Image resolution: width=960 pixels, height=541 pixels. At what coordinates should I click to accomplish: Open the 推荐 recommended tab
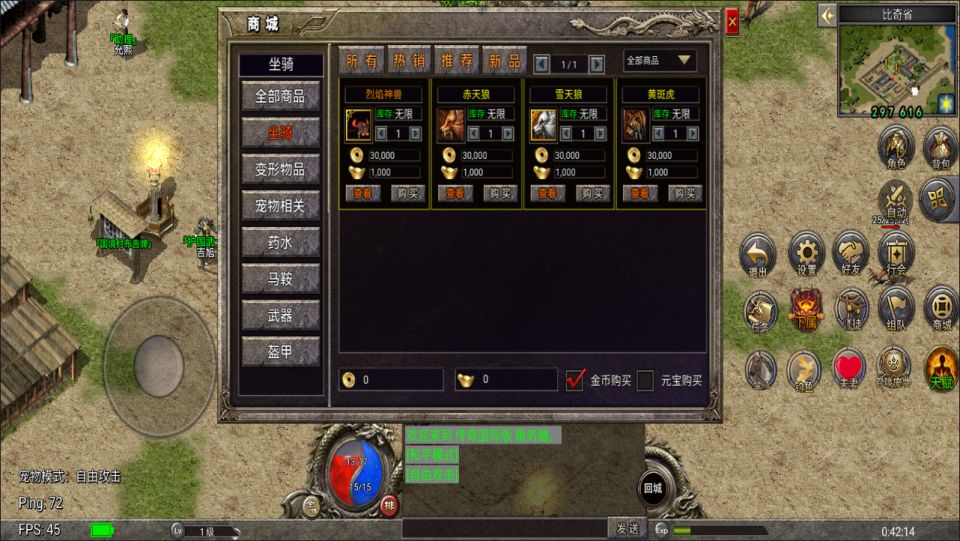(456, 61)
